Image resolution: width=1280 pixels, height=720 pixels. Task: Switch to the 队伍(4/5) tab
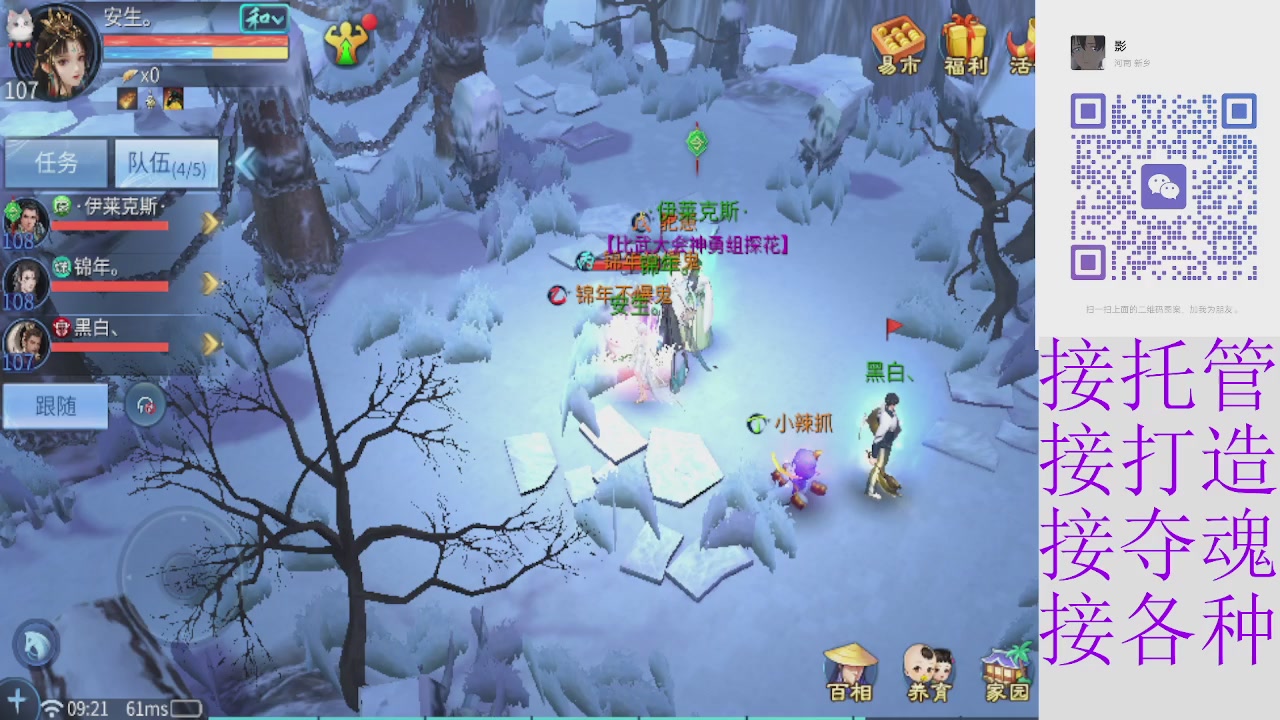pyautogui.click(x=168, y=162)
